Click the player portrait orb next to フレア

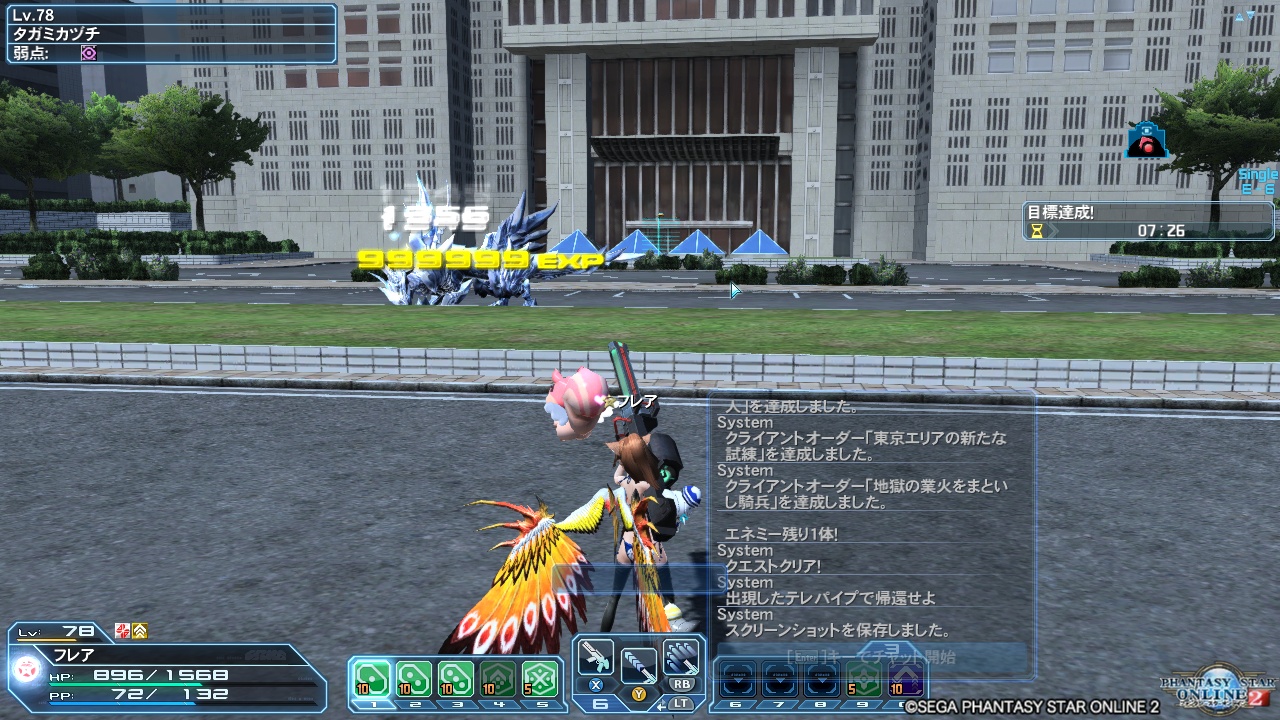coord(27,670)
